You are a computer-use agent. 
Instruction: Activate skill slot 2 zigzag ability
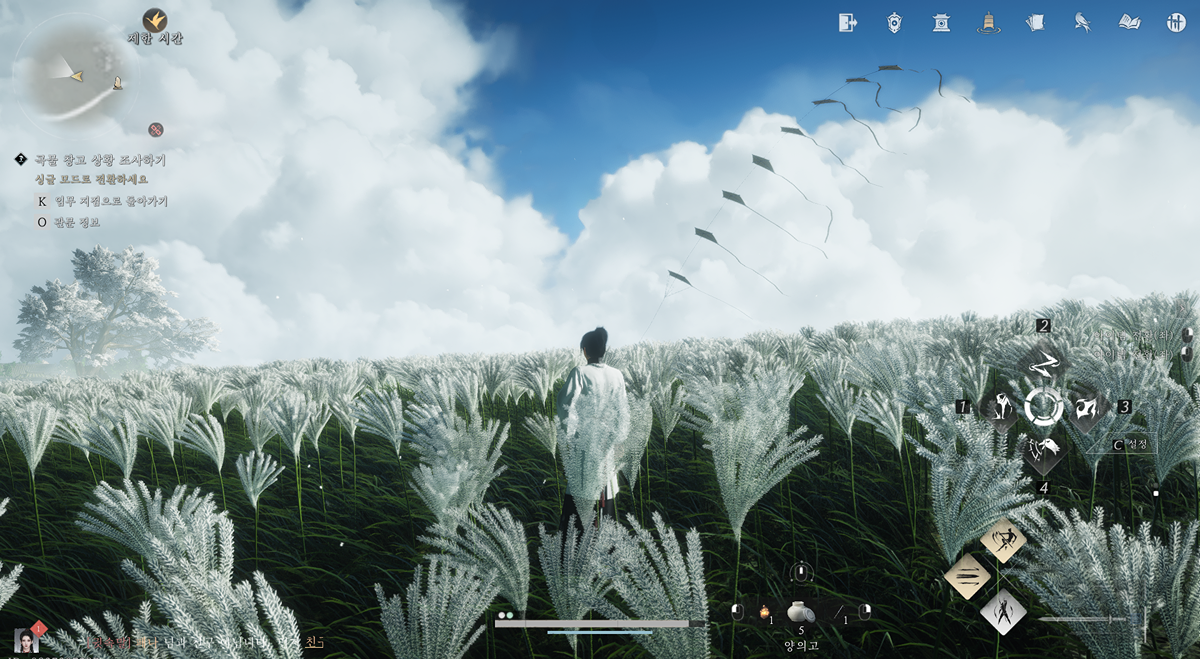(1043, 363)
